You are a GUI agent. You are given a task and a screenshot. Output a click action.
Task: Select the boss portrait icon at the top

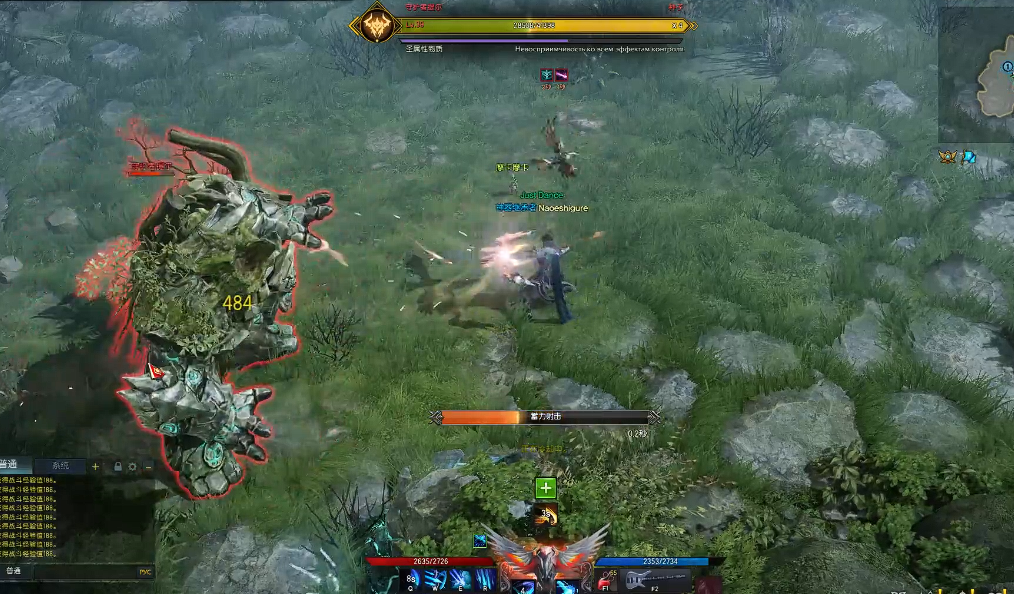pyautogui.click(x=376, y=25)
